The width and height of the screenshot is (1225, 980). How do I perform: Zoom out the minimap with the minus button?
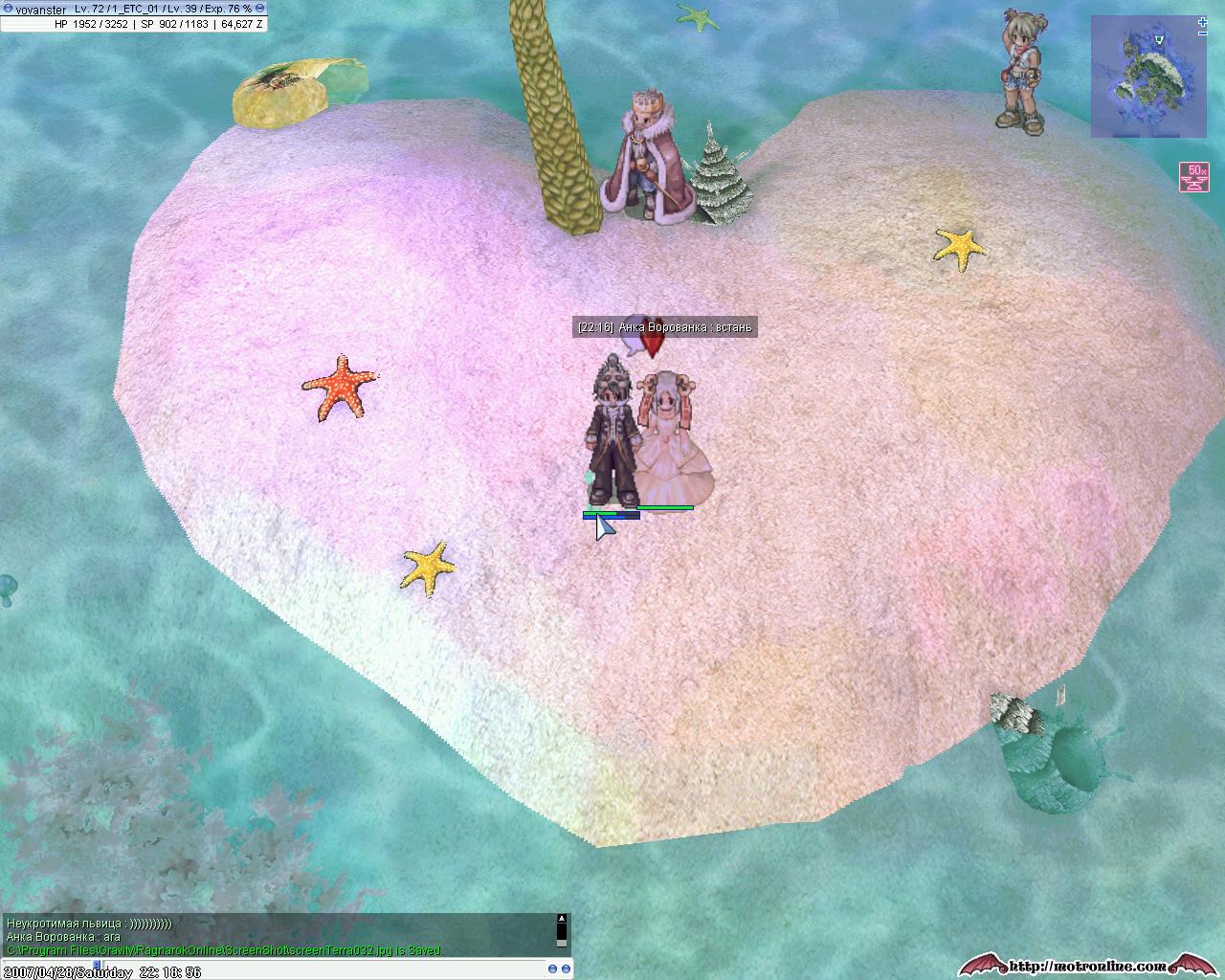point(1202,33)
